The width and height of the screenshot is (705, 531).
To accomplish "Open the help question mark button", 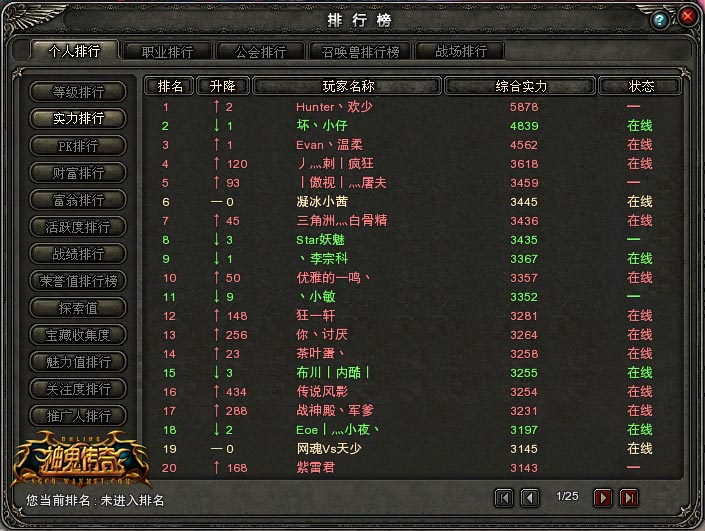I will coord(660,20).
